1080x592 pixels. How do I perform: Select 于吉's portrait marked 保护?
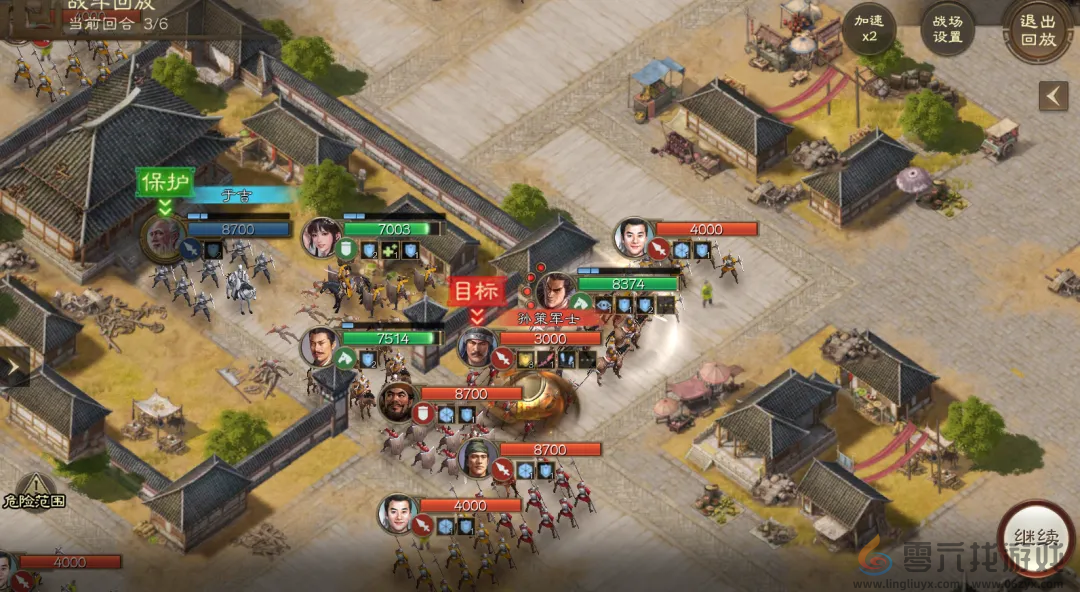point(162,237)
